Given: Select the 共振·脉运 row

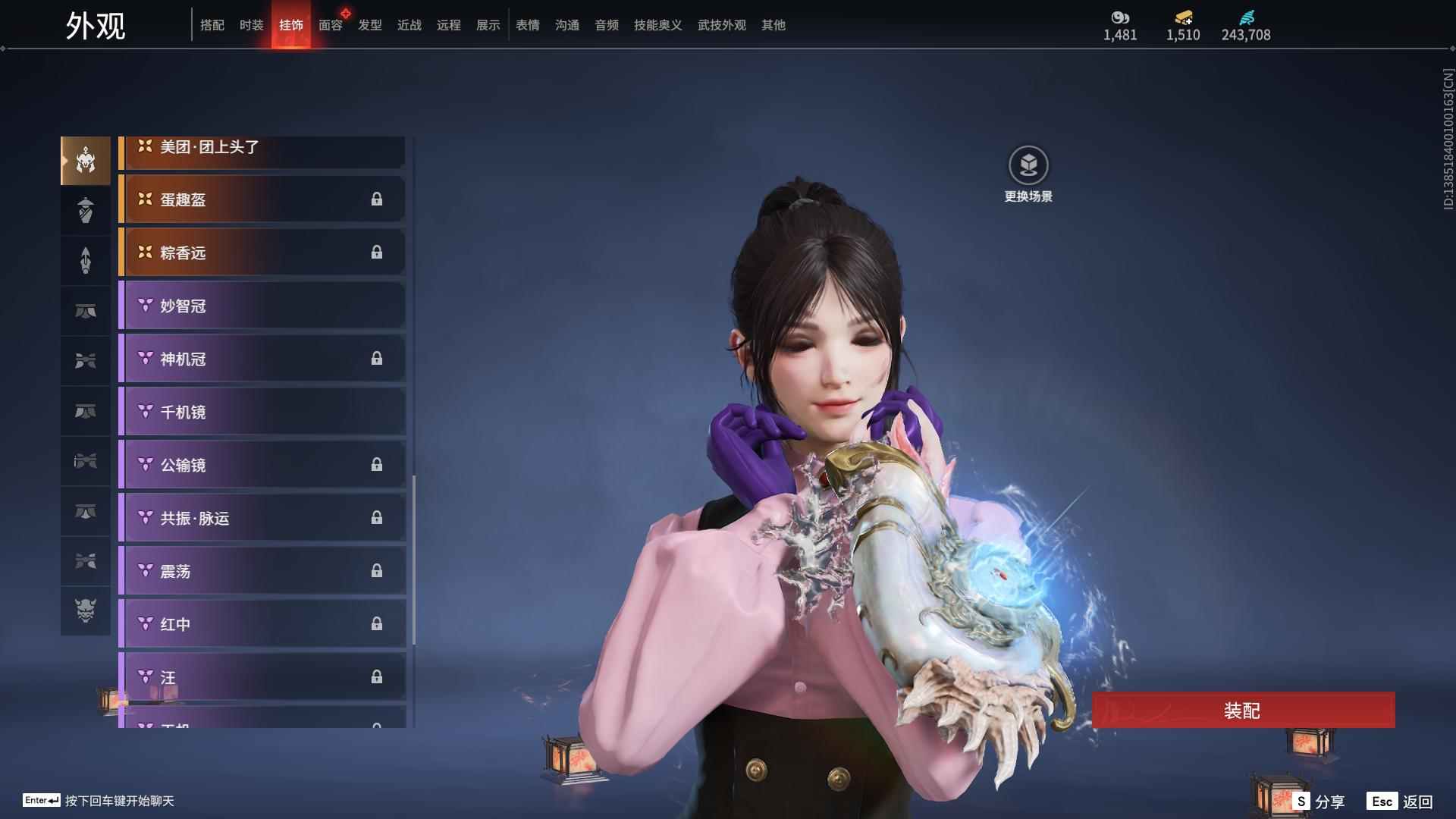Looking at the screenshot, I should coord(262,518).
